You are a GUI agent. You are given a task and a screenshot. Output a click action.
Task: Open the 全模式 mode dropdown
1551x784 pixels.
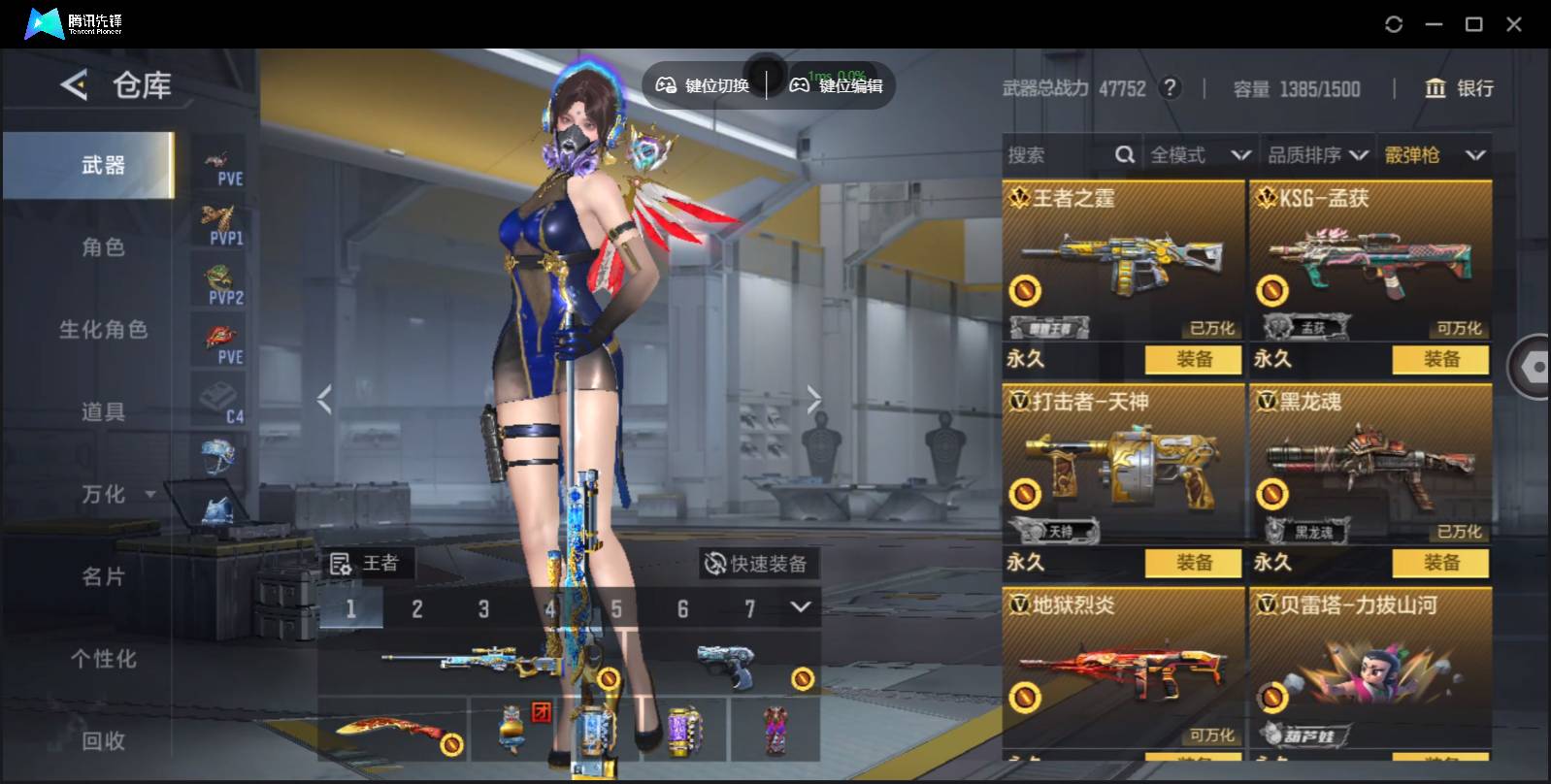coord(1200,155)
